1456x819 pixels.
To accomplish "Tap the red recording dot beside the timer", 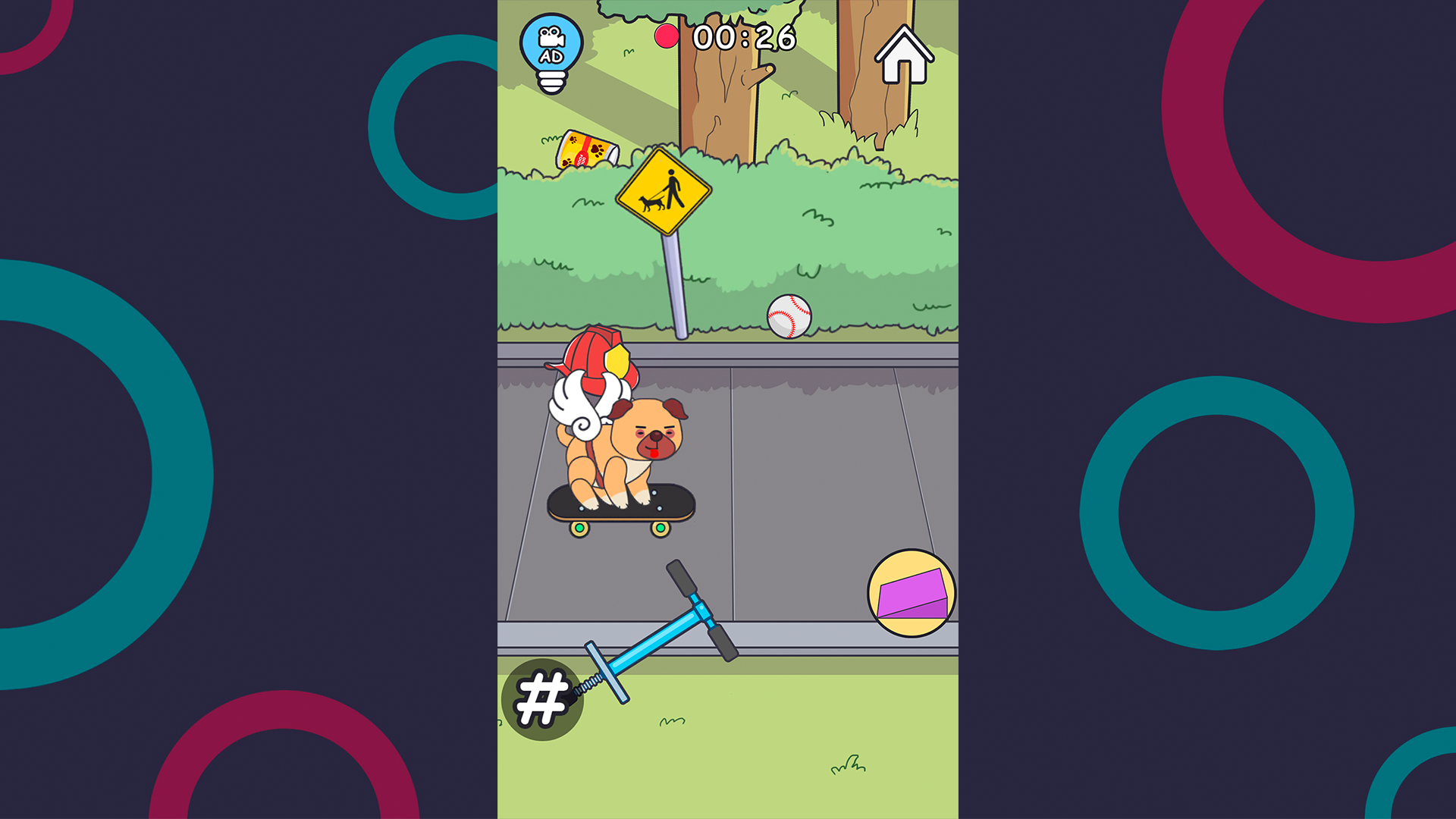I will coord(667,35).
